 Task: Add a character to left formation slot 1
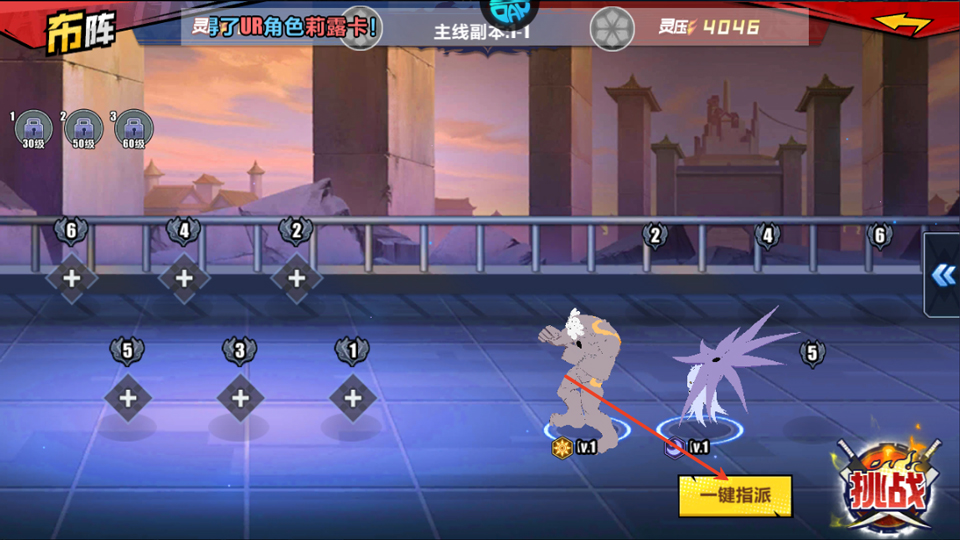click(x=352, y=398)
